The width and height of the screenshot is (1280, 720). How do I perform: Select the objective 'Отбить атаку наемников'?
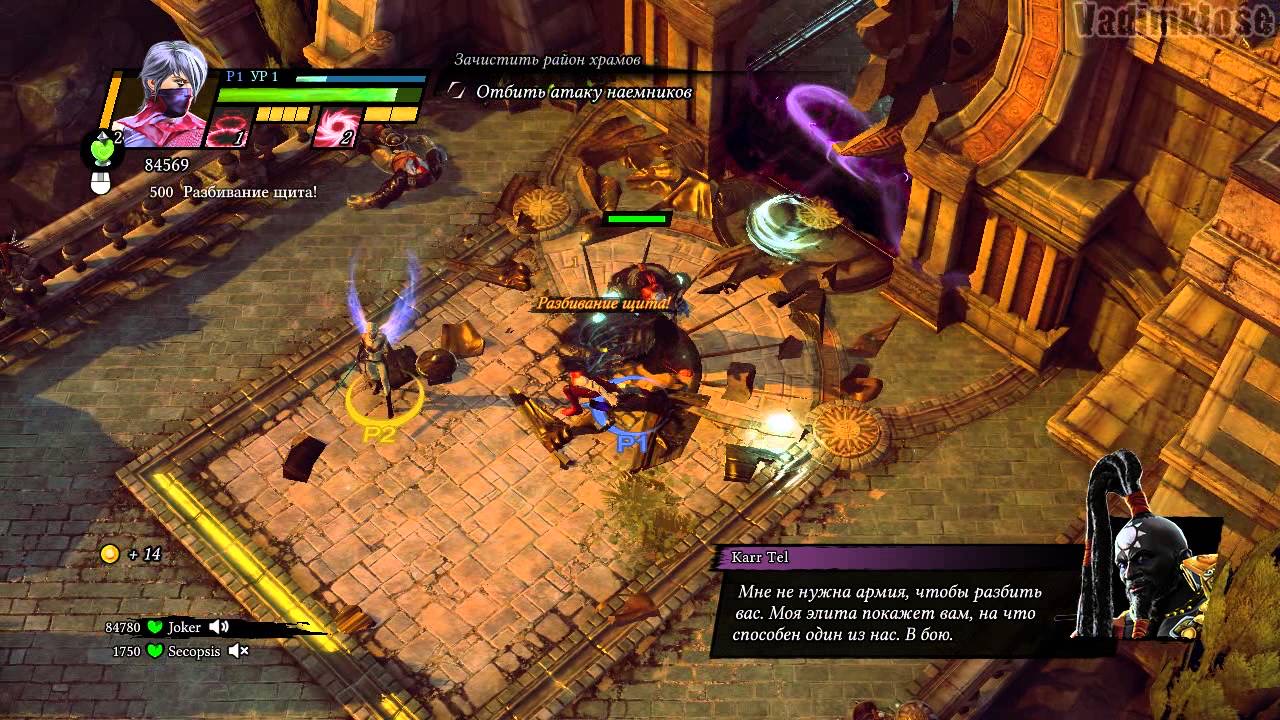coord(584,92)
